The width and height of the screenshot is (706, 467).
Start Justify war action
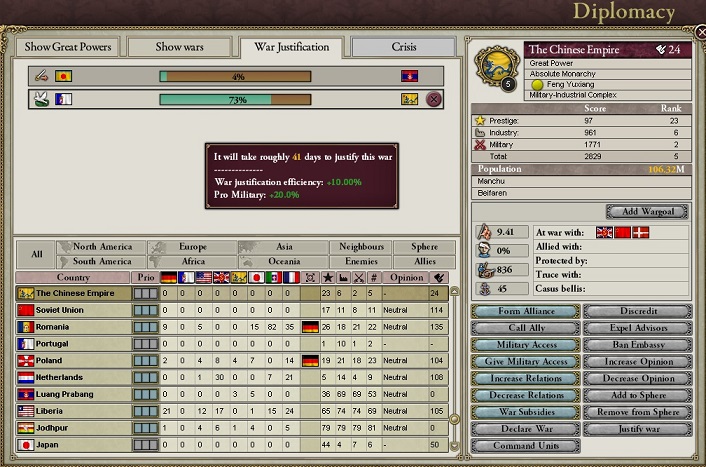638,429
